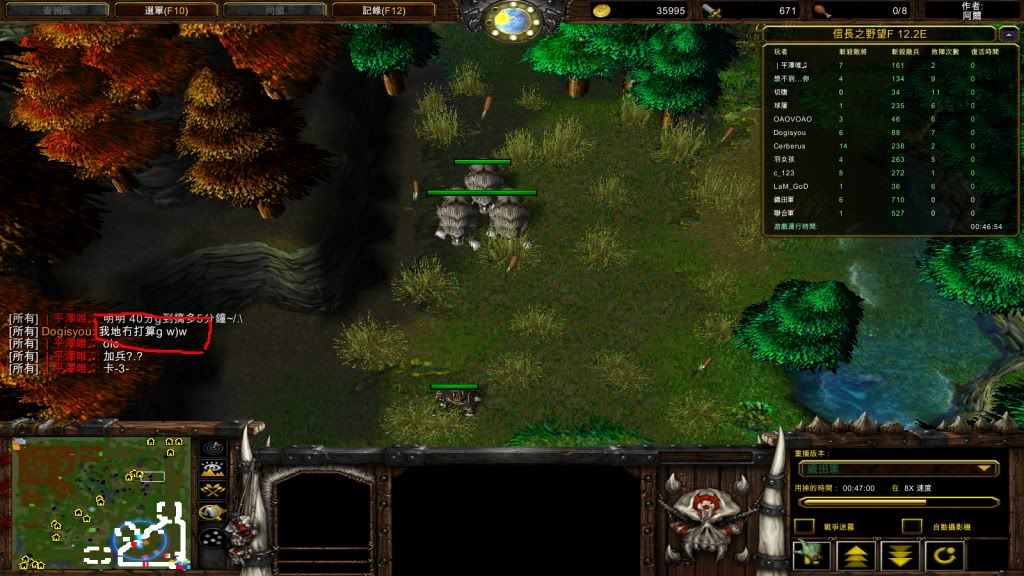This screenshot has height=576, width=1024.
Task: Toggle the crossed-axes ally color mode button
Action: pos(212,490)
